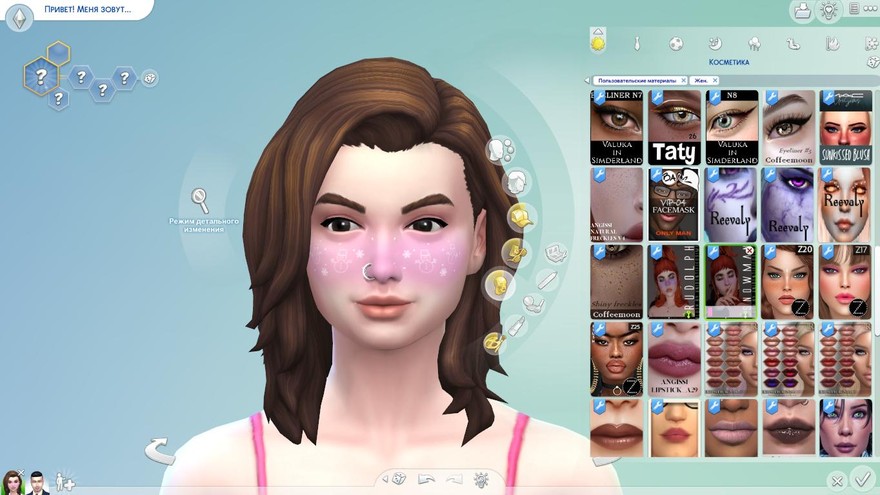Add a new Sim to household

pos(65,482)
